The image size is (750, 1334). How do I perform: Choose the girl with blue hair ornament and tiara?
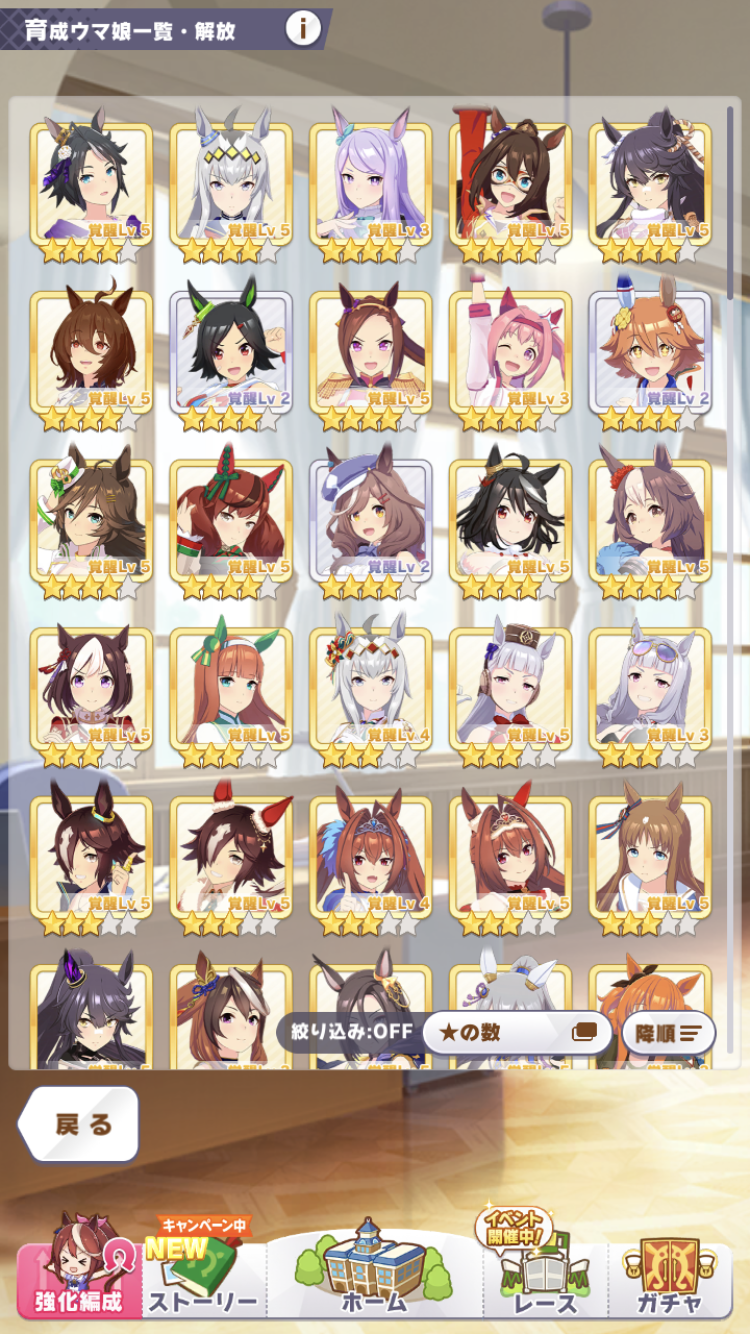(371, 857)
